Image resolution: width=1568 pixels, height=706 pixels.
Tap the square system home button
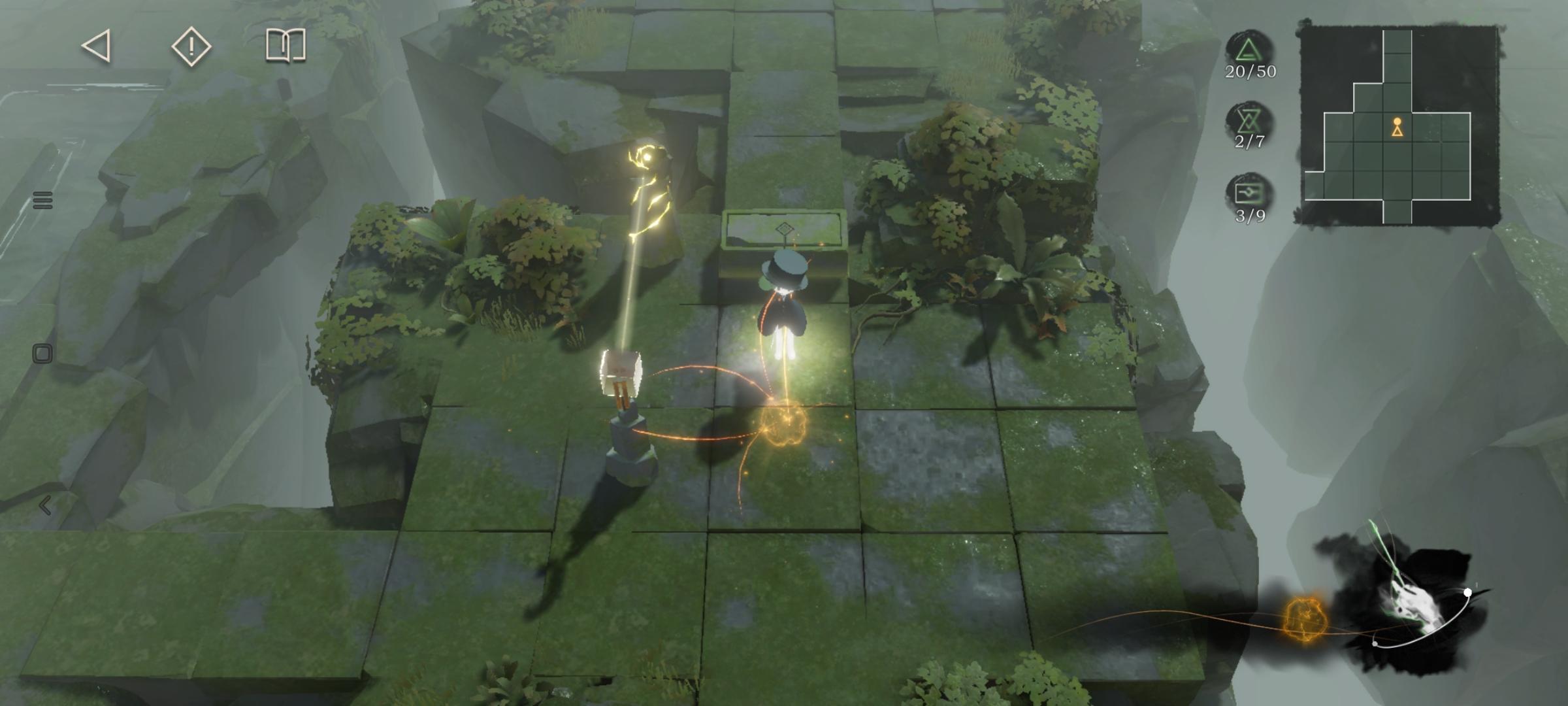tap(42, 354)
